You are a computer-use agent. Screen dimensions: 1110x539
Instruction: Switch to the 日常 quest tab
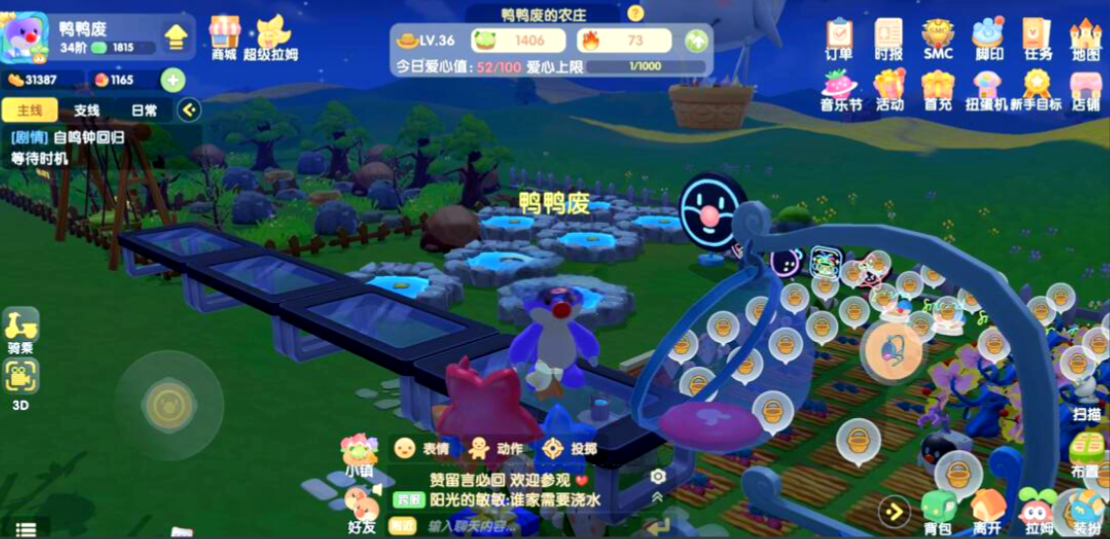[144, 110]
